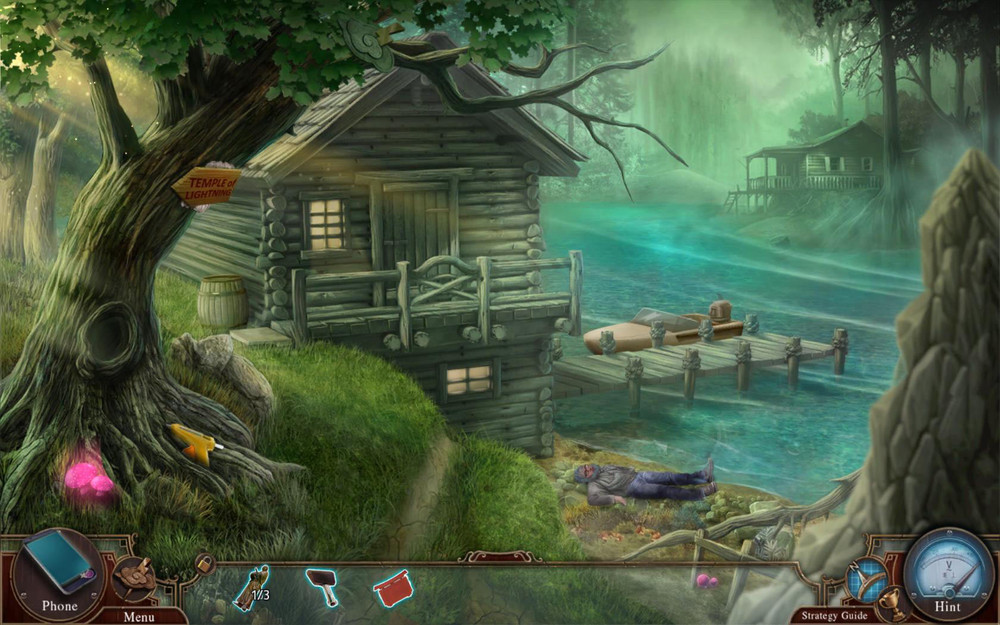The height and width of the screenshot is (625, 1000).
Task: Open the game Menu
Action: point(139,616)
